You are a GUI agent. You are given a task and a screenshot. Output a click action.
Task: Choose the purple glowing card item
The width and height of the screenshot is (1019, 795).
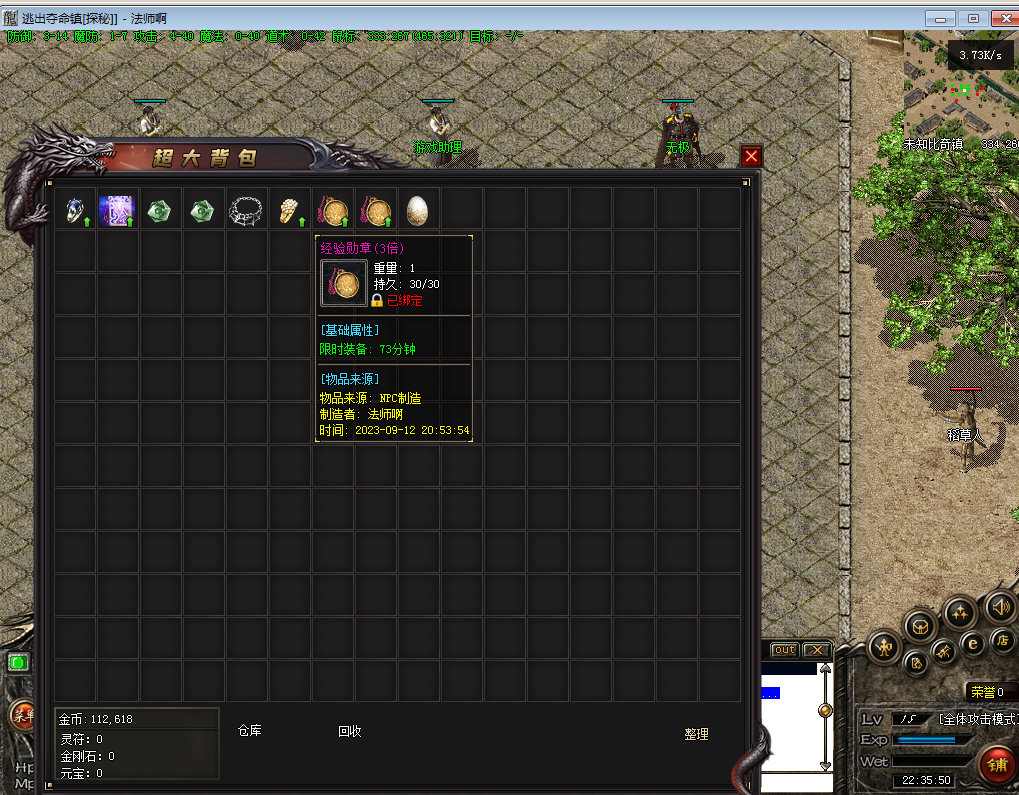(x=117, y=210)
